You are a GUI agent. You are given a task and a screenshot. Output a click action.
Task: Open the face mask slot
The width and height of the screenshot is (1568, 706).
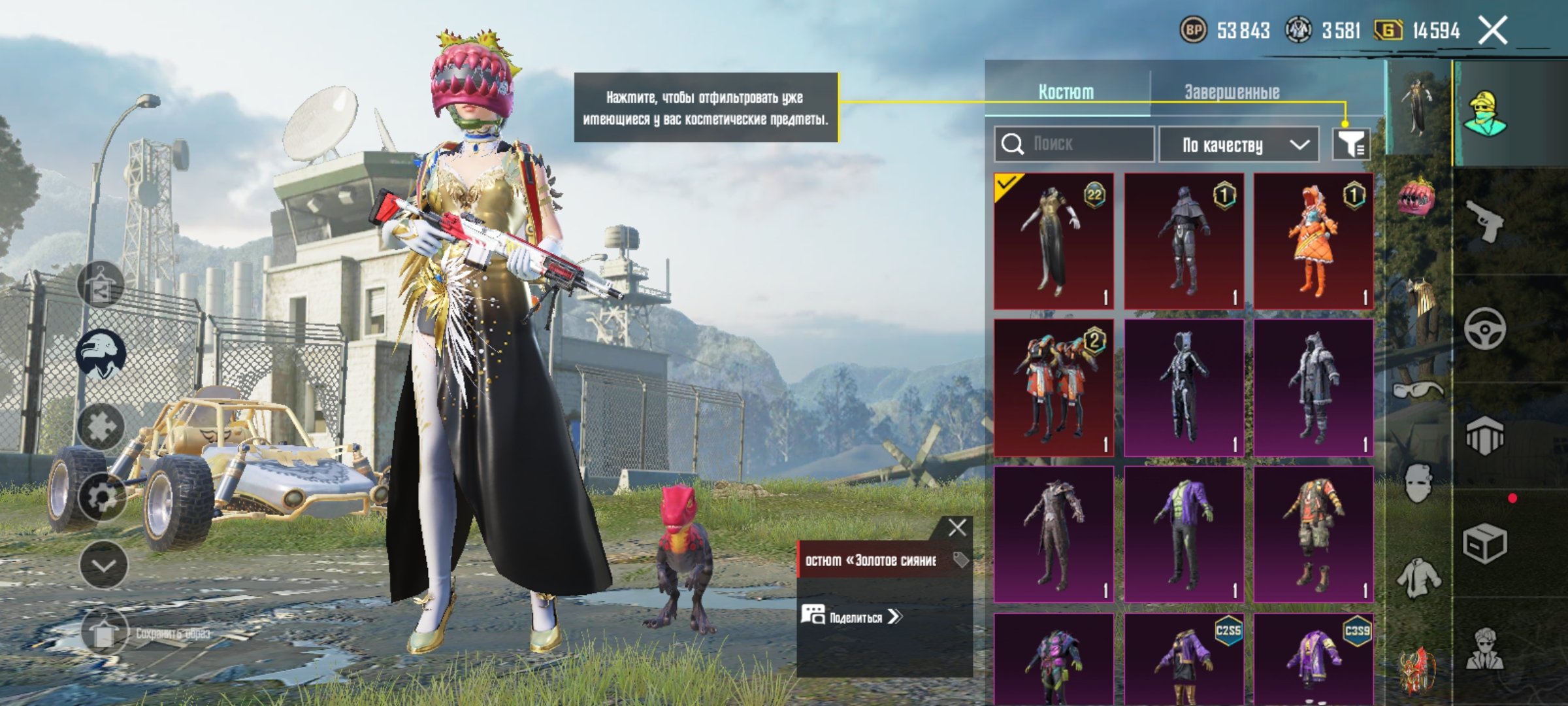(x=1418, y=484)
